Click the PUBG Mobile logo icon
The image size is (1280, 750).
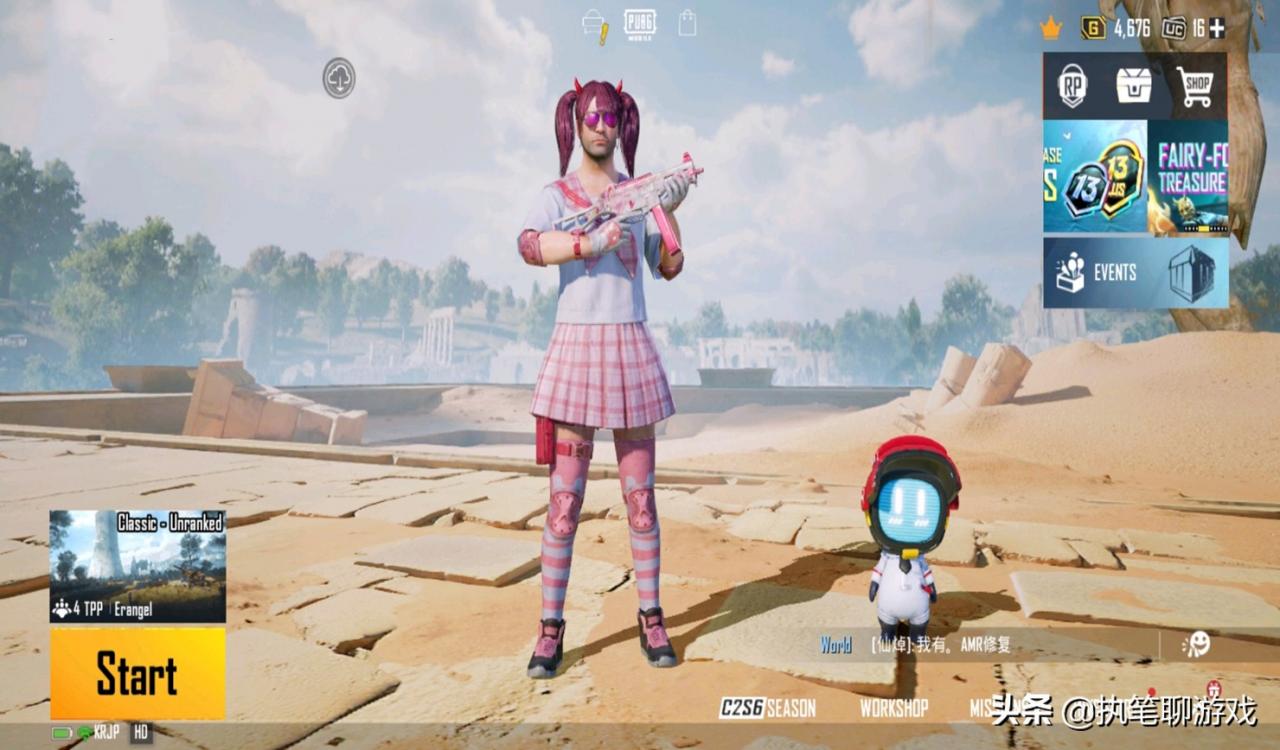[x=640, y=23]
